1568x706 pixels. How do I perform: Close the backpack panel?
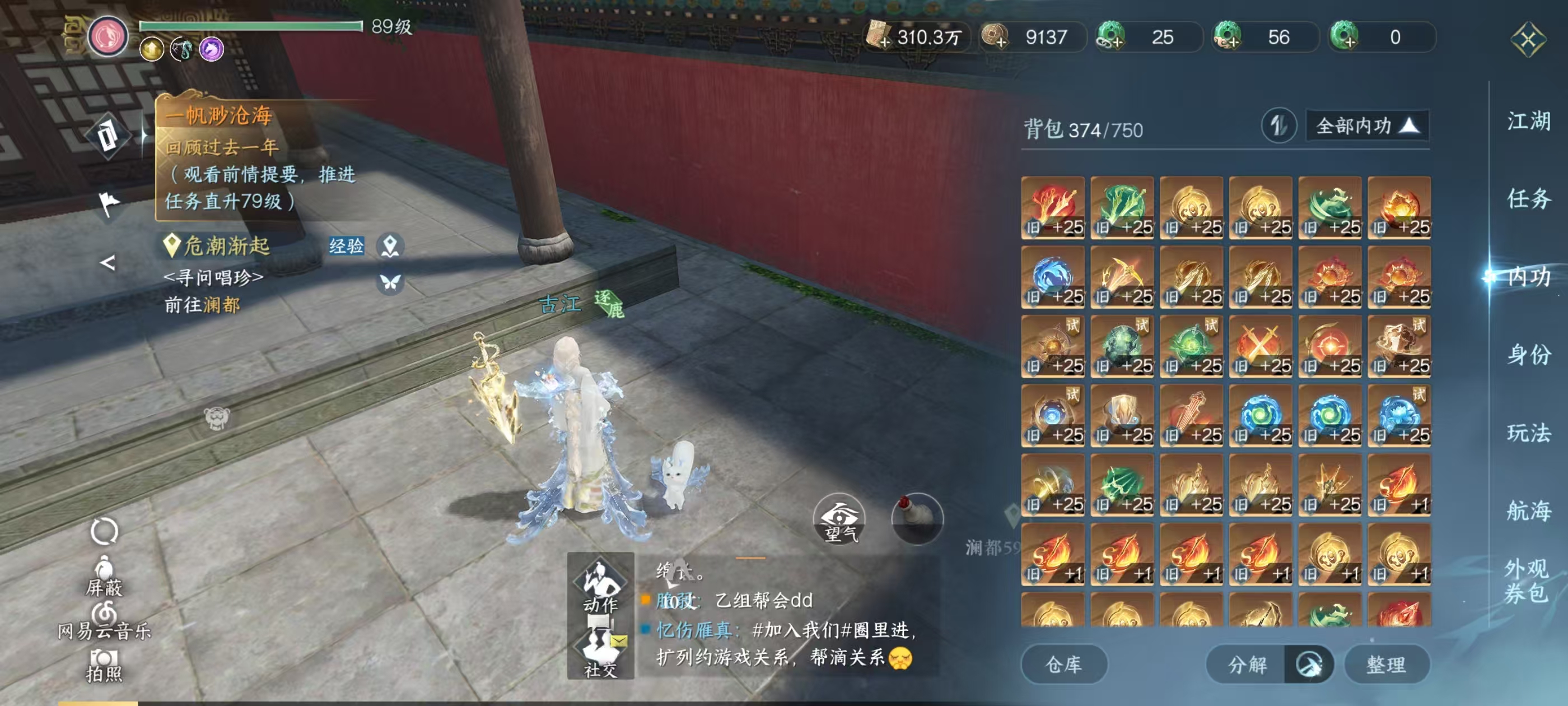point(1527,40)
